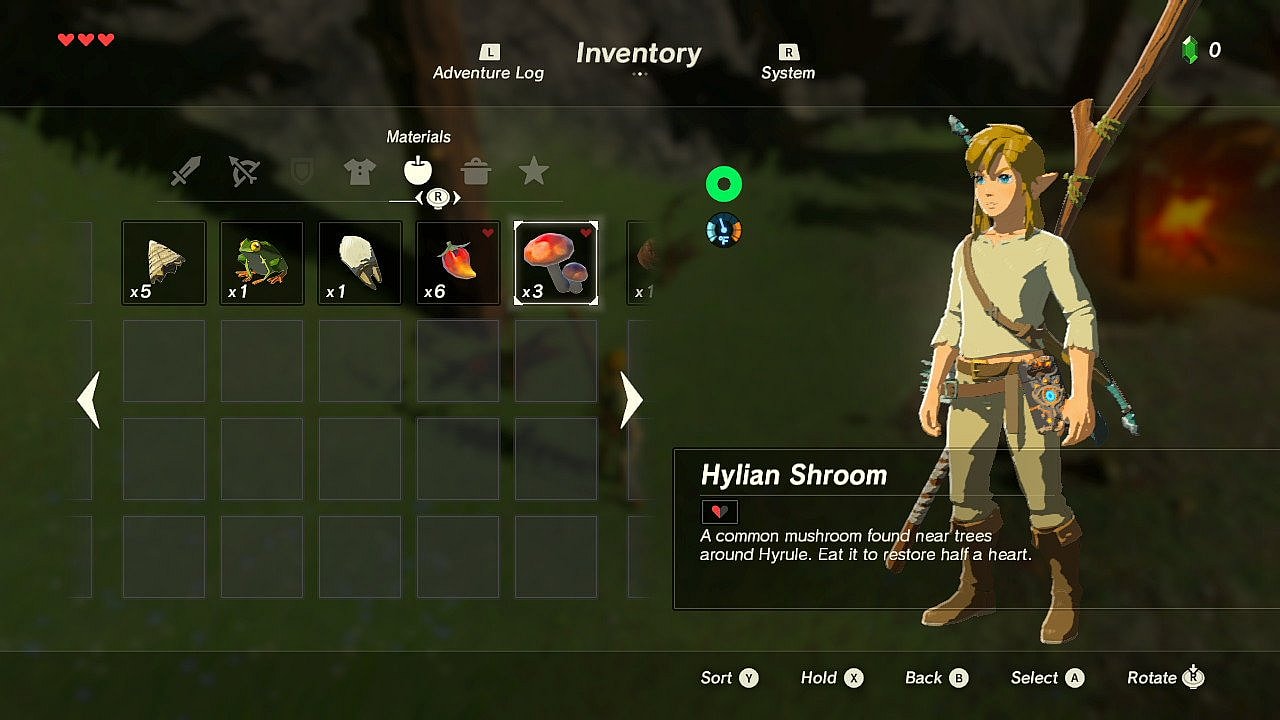Screen dimensions: 1280x720
Task: Select the apple Materials category tab
Action: click(x=418, y=171)
